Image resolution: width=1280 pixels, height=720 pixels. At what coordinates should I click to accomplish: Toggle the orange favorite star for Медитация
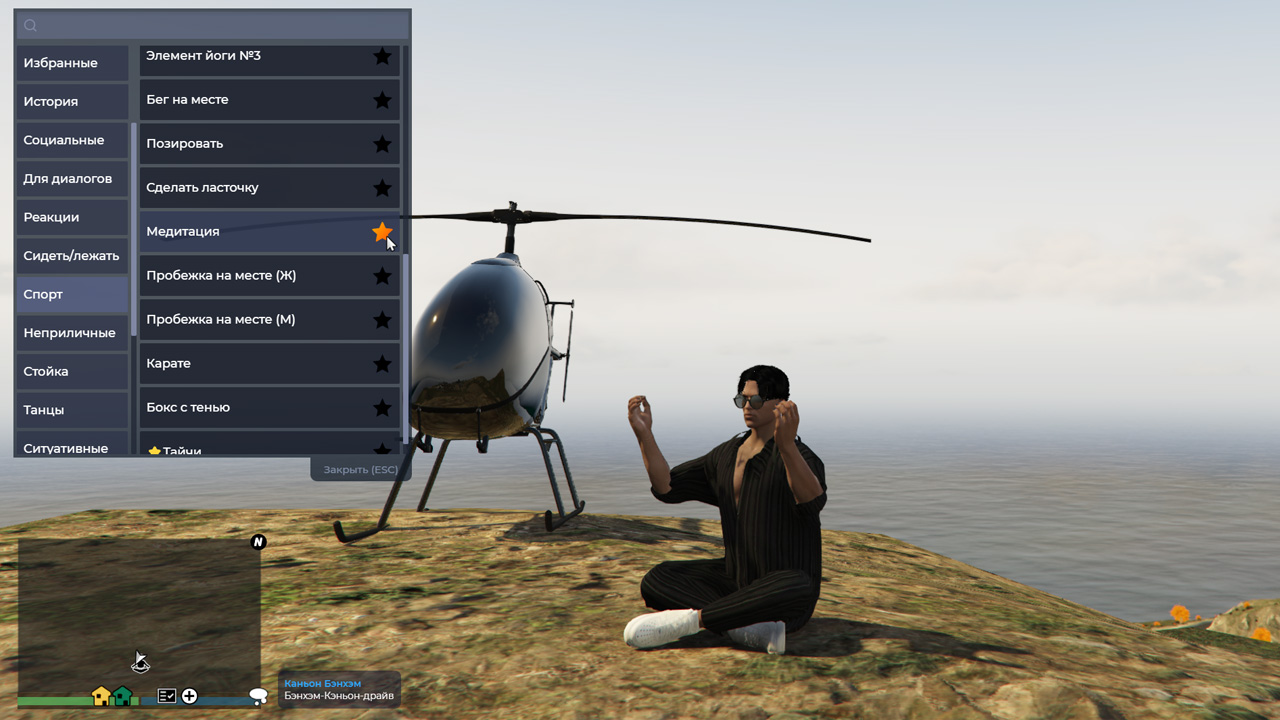[382, 232]
